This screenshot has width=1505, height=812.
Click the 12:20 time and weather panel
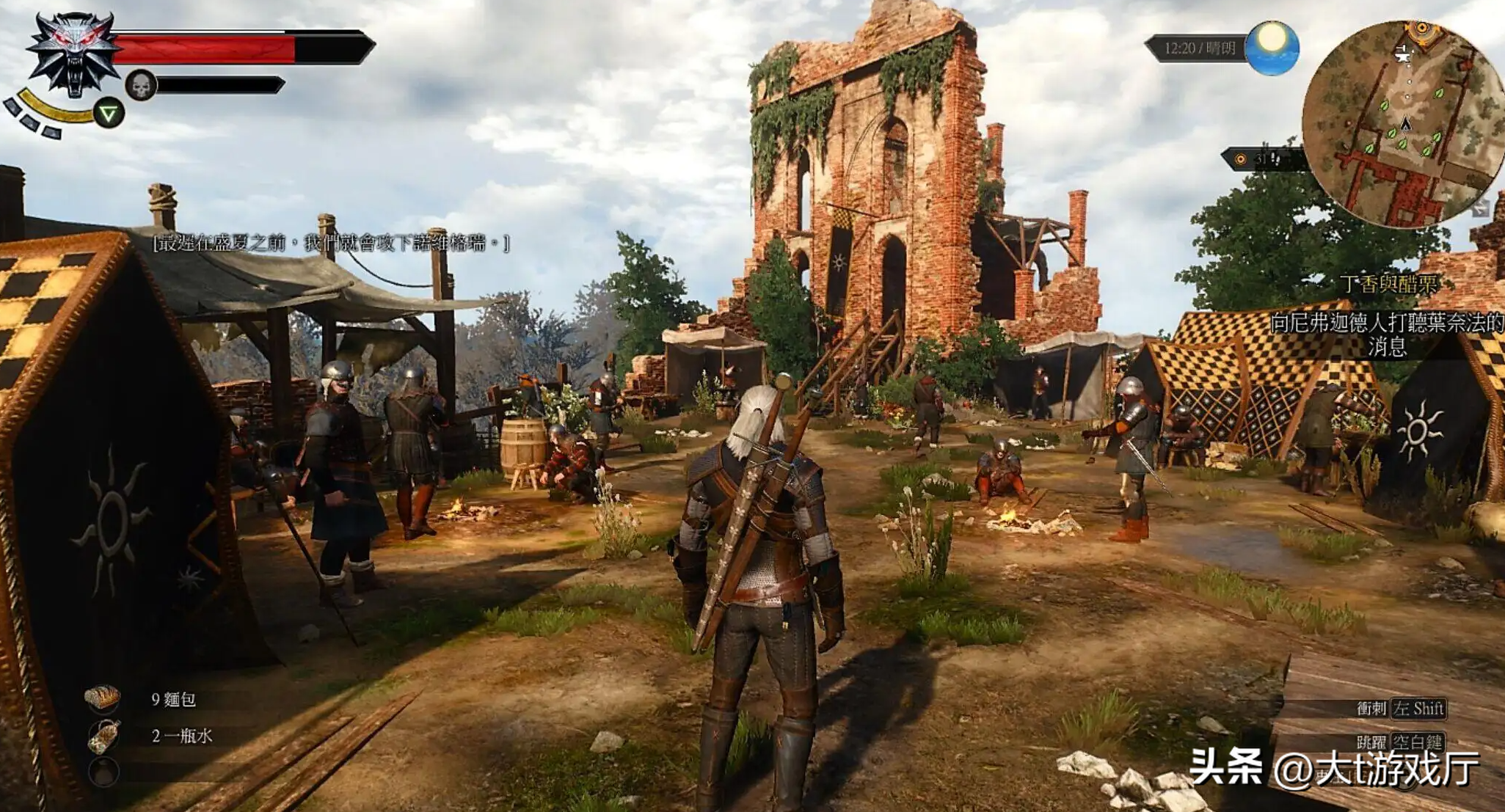[x=1199, y=48]
